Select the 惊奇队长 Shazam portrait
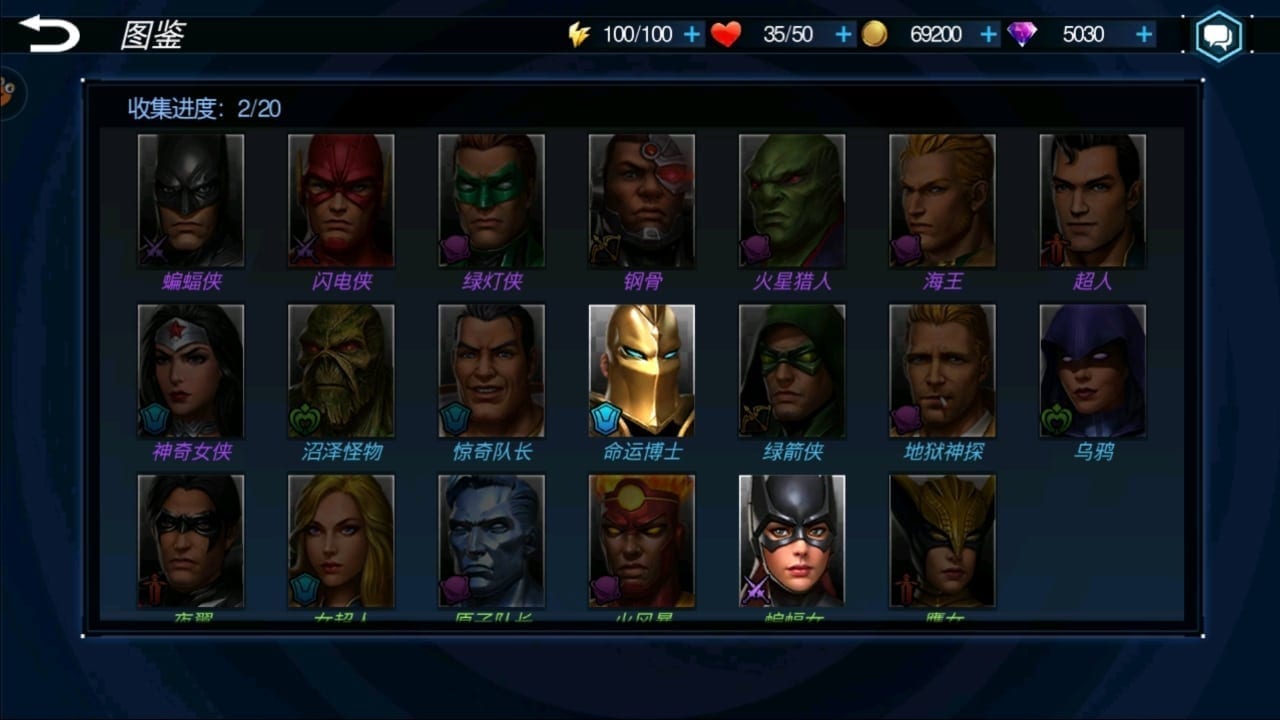This screenshot has height=720, width=1280. point(491,371)
